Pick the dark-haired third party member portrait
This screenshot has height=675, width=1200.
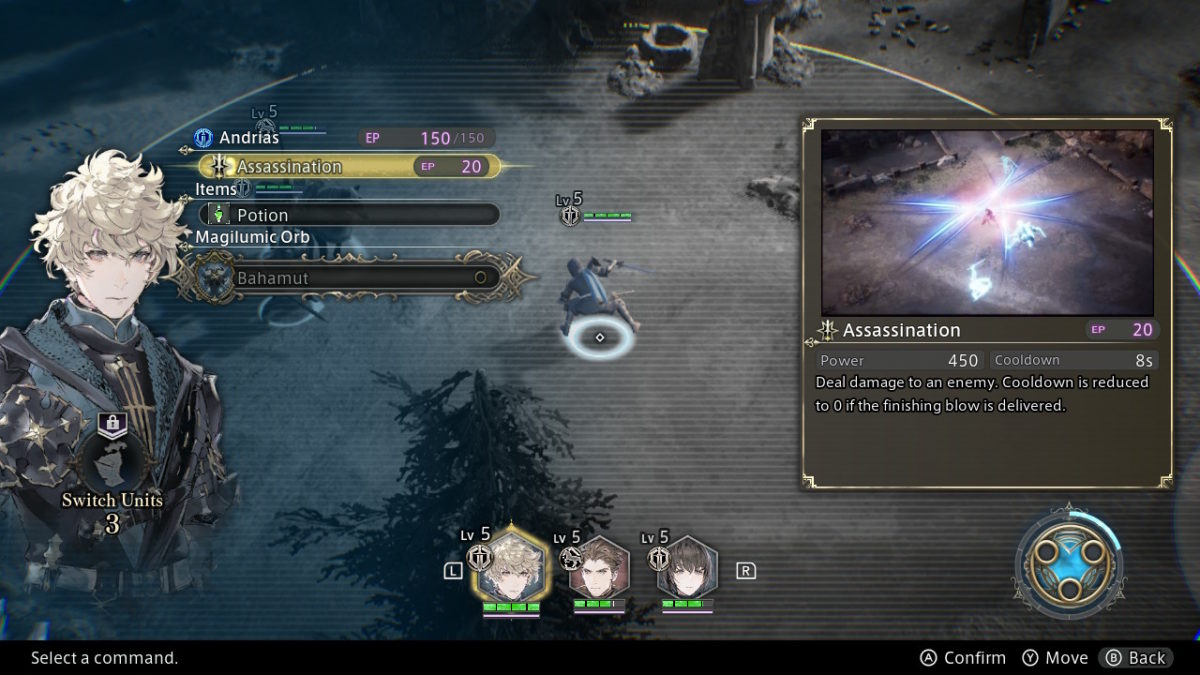click(x=687, y=570)
